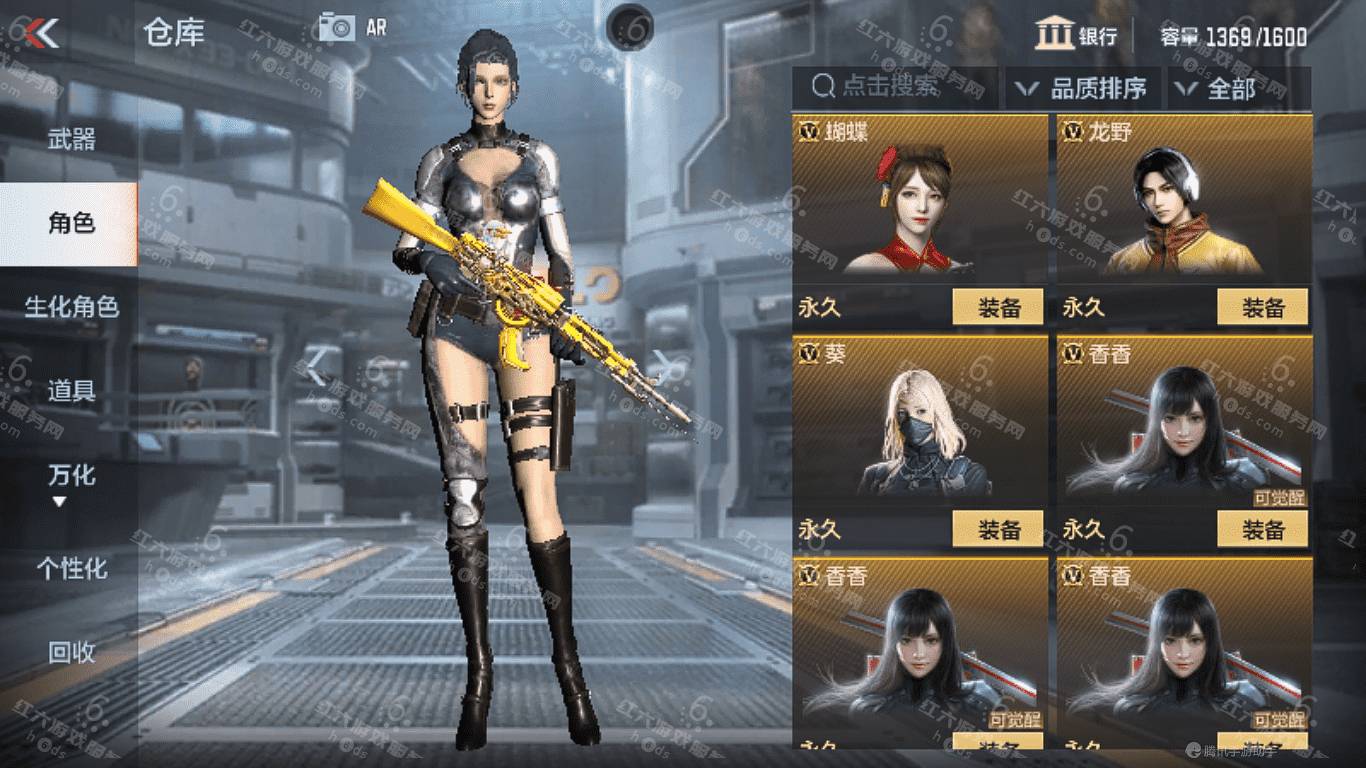This screenshot has width=1366, height=768.
Task: Equip the 龙野 character
Action: [x=1262, y=307]
